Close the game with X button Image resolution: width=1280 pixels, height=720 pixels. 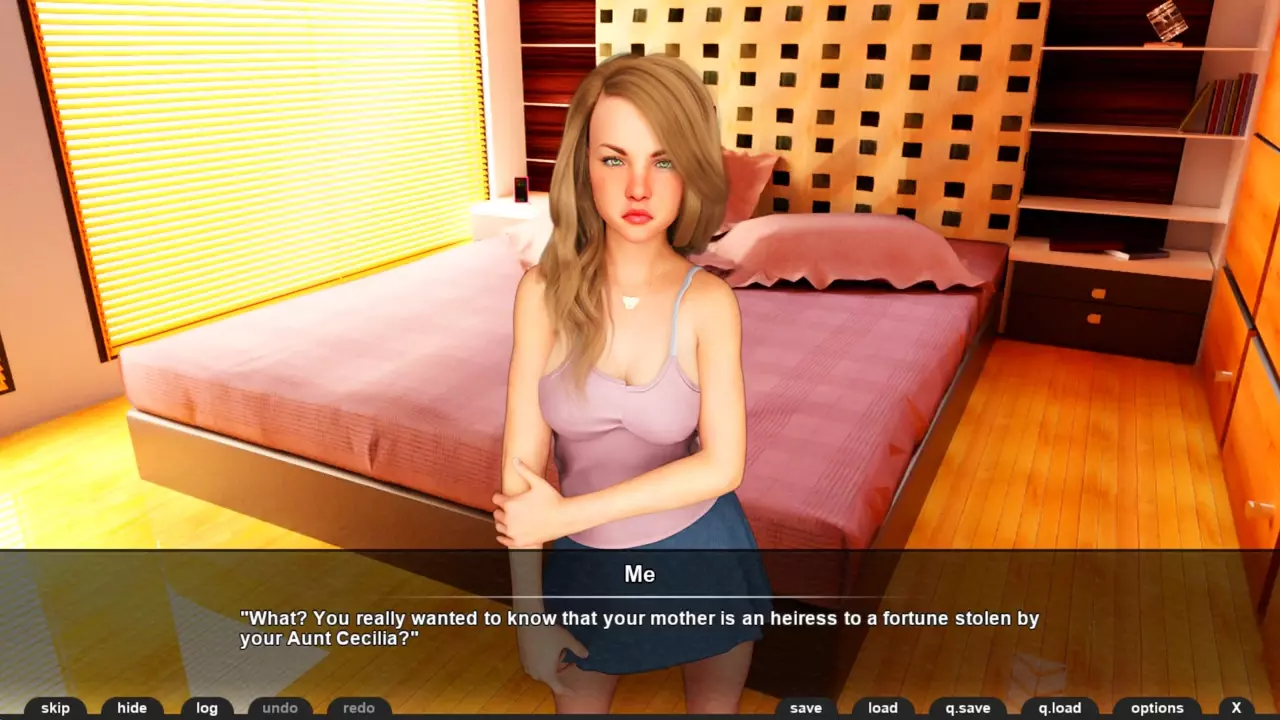coord(1236,708)
